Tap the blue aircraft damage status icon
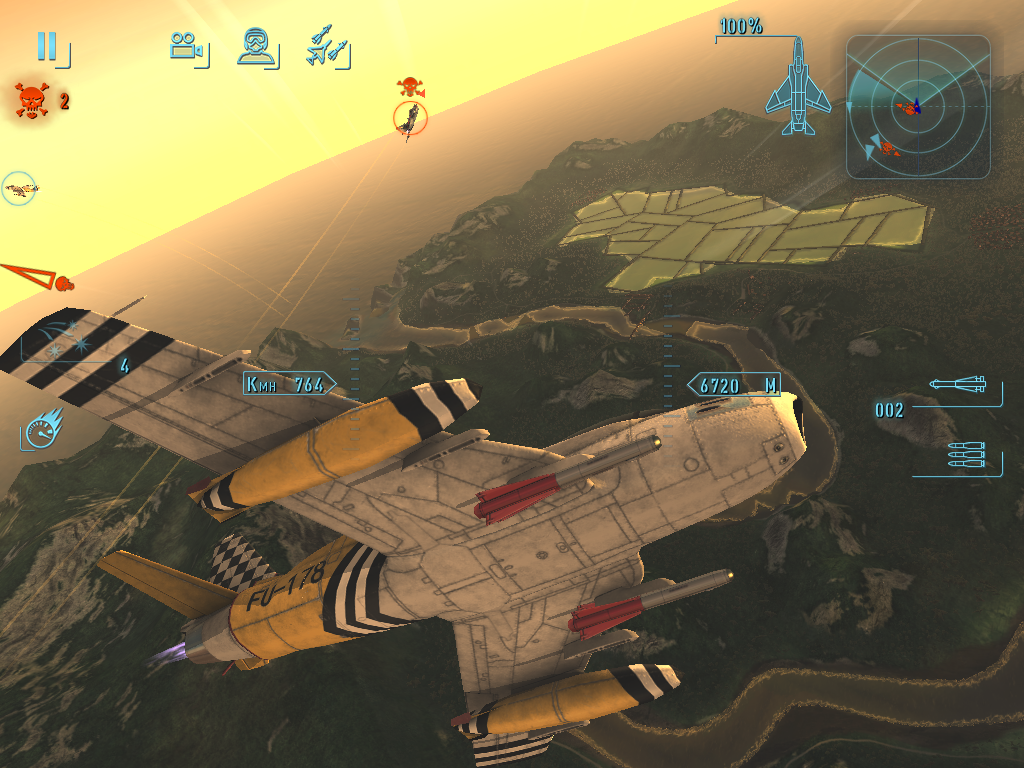Image resolution: width=1024 pixels, height=768 pixels. click(x=798, y=87)
